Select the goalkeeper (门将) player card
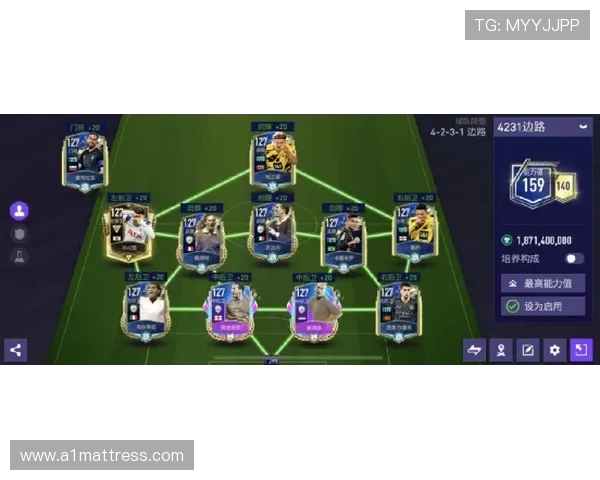The image size is (600, 480). click(84, 160)
